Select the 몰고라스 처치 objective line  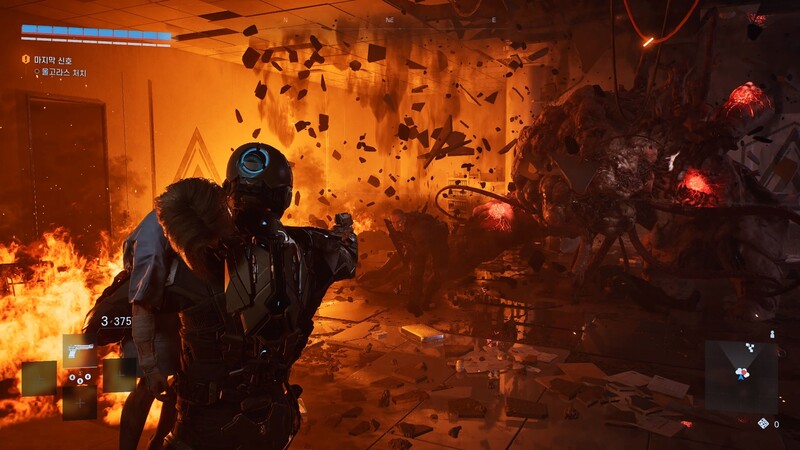(x=65, y=73)
